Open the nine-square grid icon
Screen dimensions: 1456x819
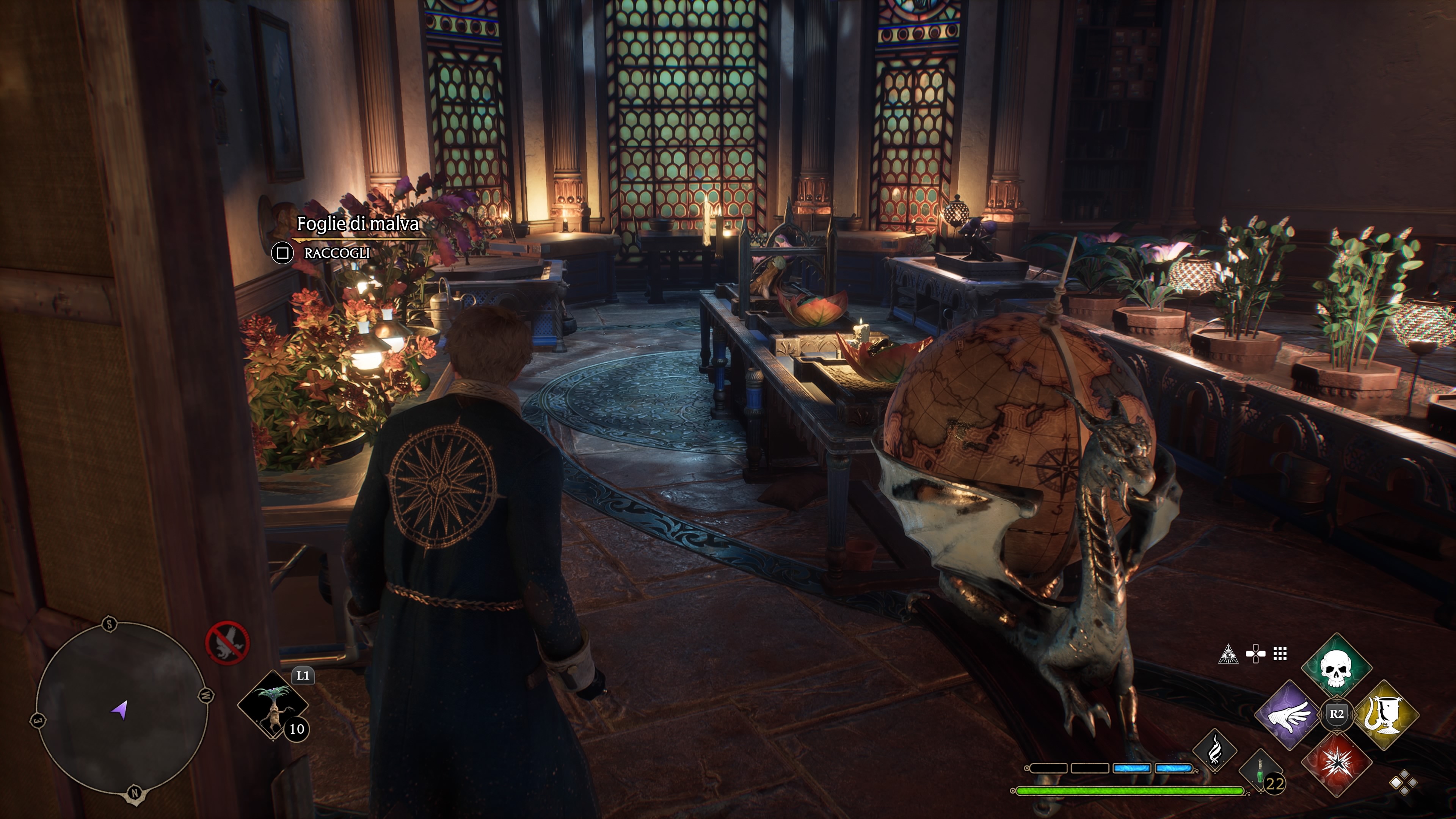click(1280, 654)
